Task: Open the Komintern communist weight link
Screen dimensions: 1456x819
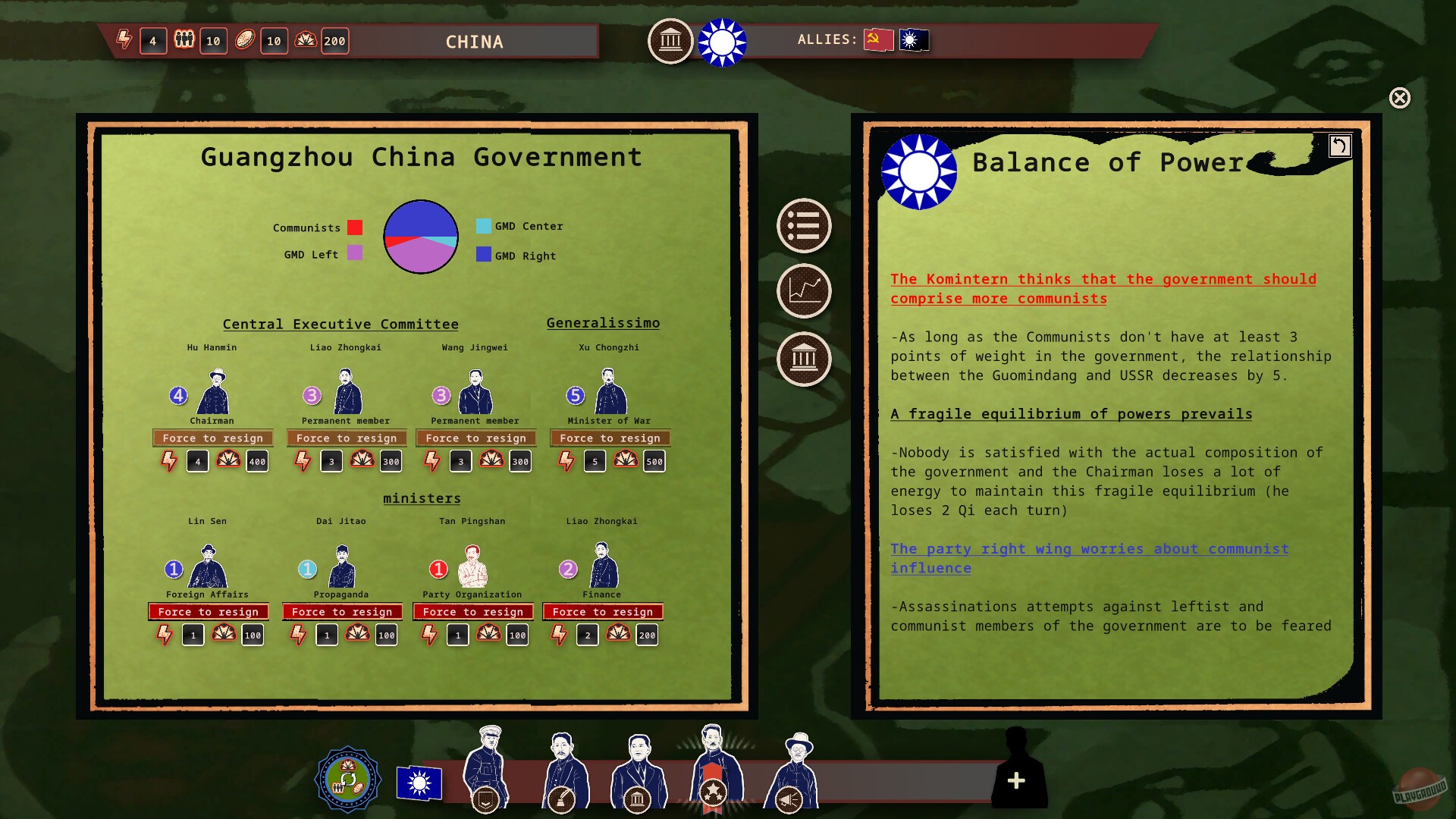Action: click(x=1102, y=288)
